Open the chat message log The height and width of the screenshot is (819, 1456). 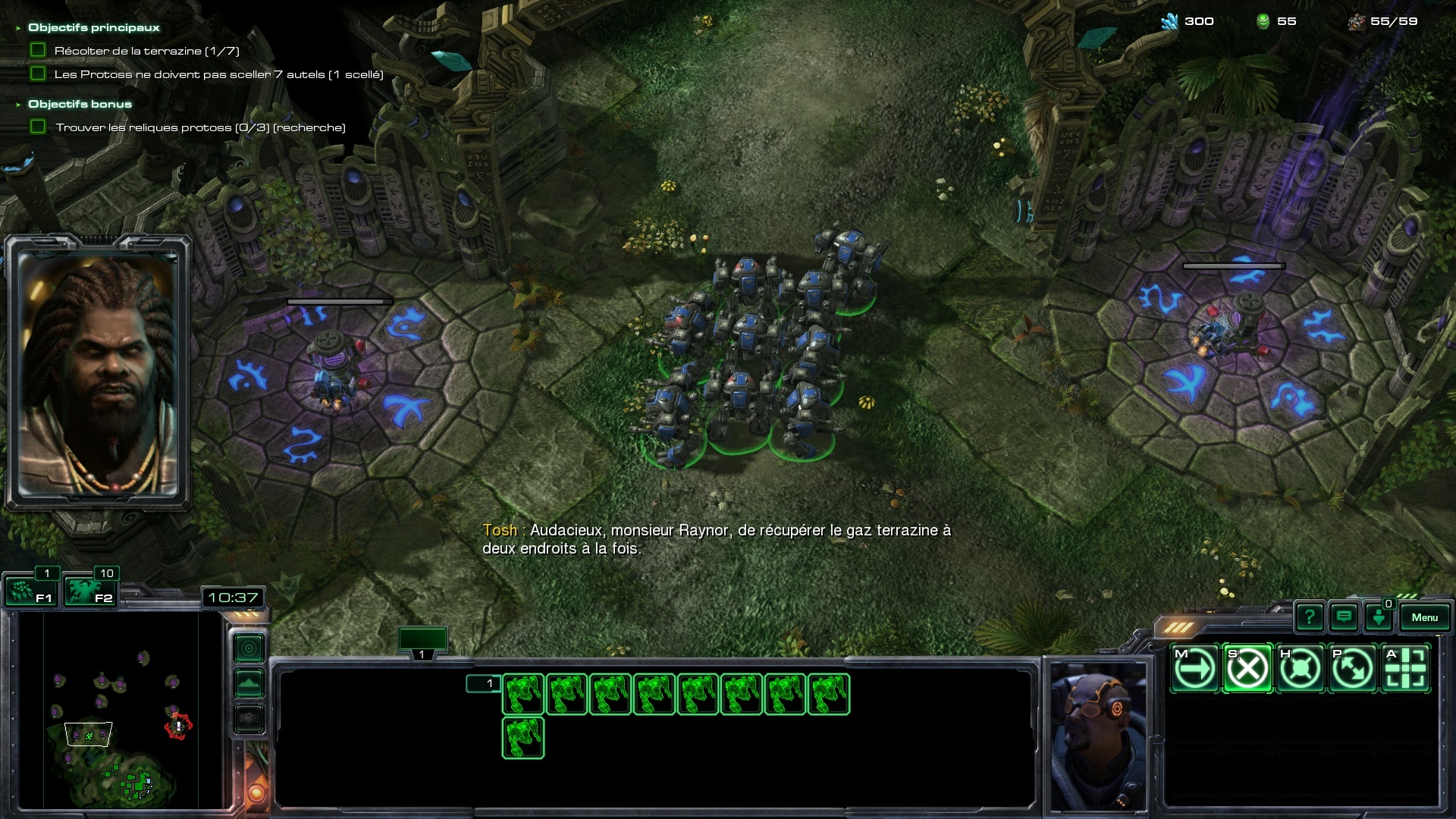(x=1344, y=617)
